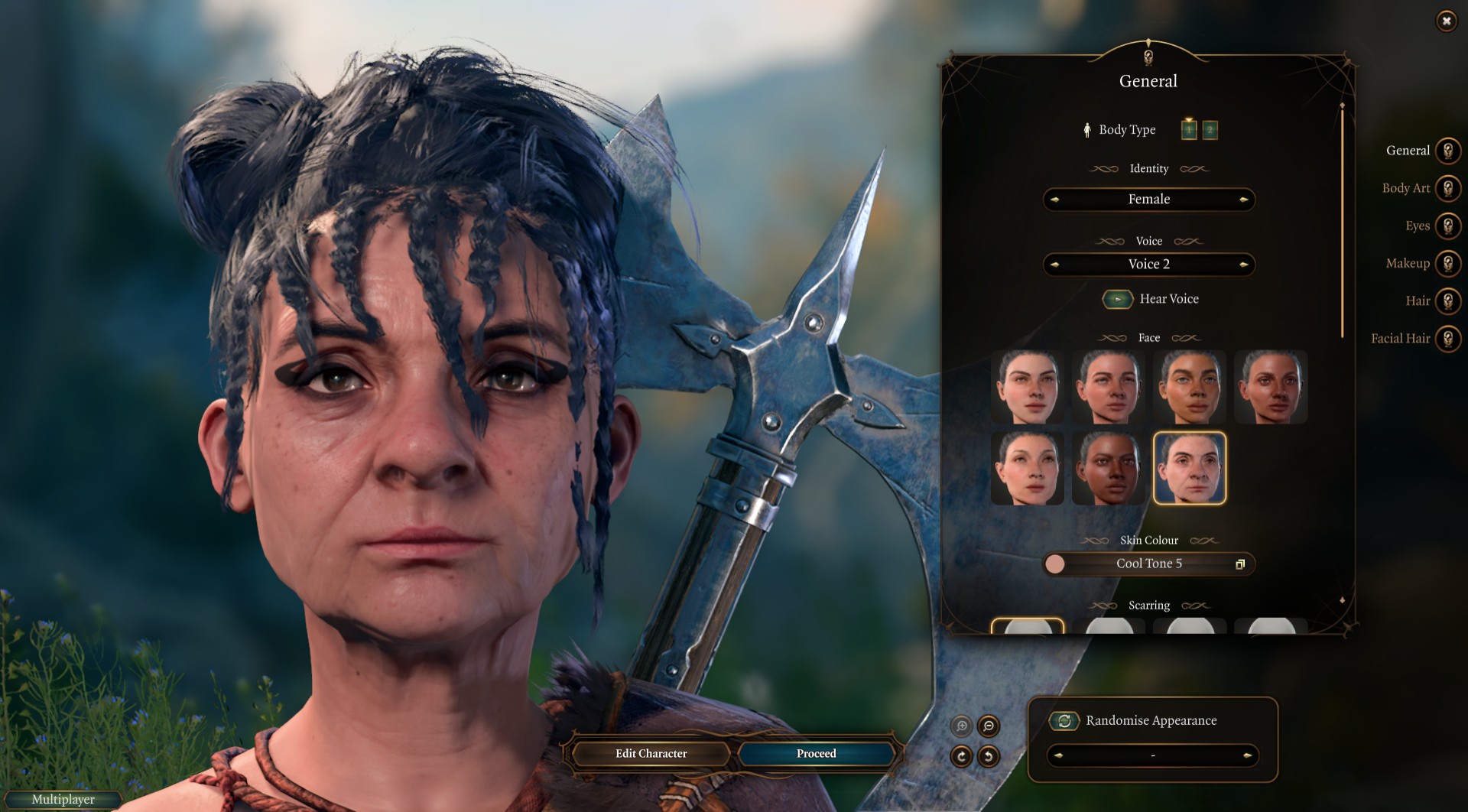Image resolution: width=1468 pixels, height=812 pixels.
Task: Choose the dark-skinned face preset
Action: 1108,469
